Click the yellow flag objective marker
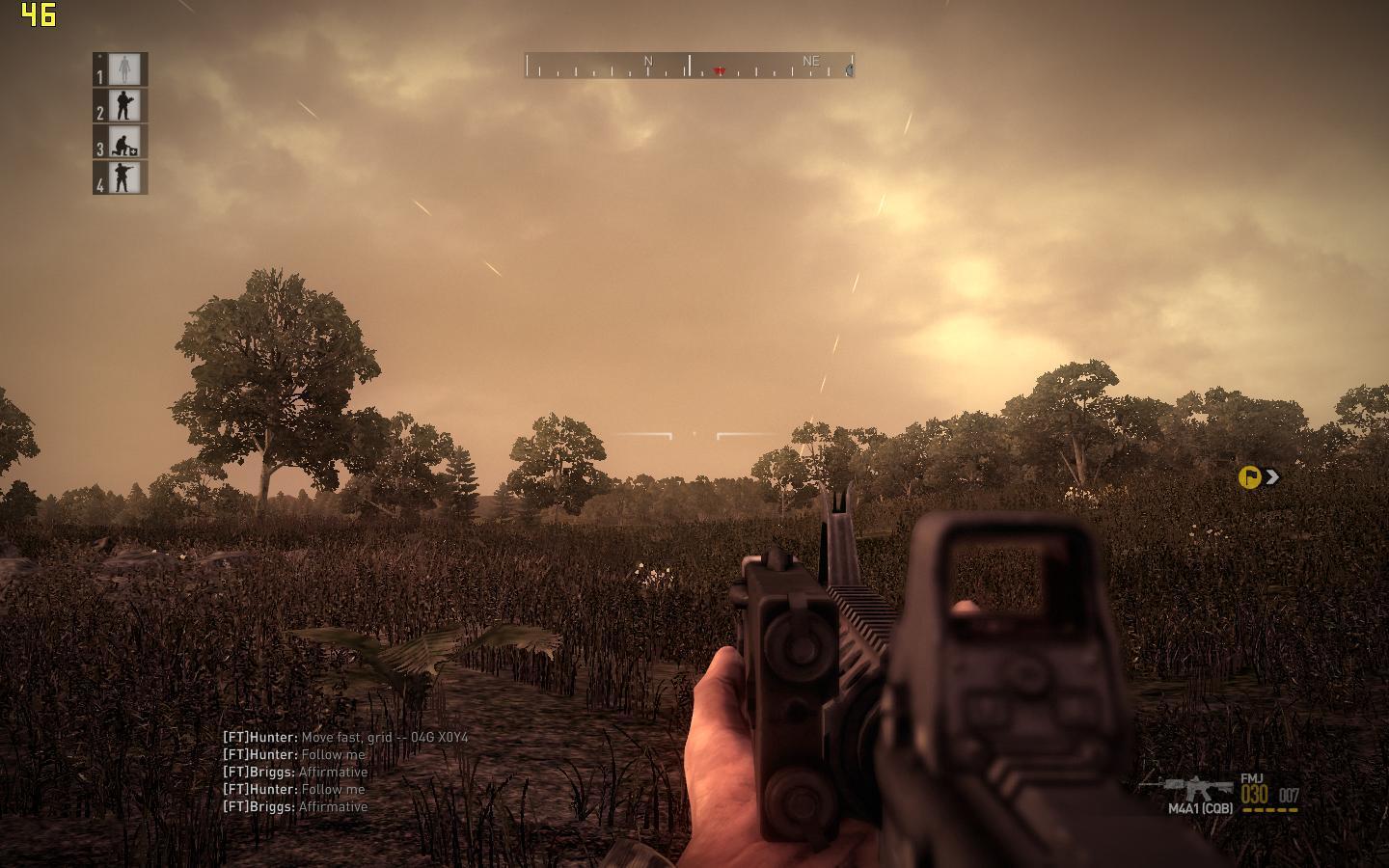The width and height of the screenshot is (1389, 868). coord(1249,476)
